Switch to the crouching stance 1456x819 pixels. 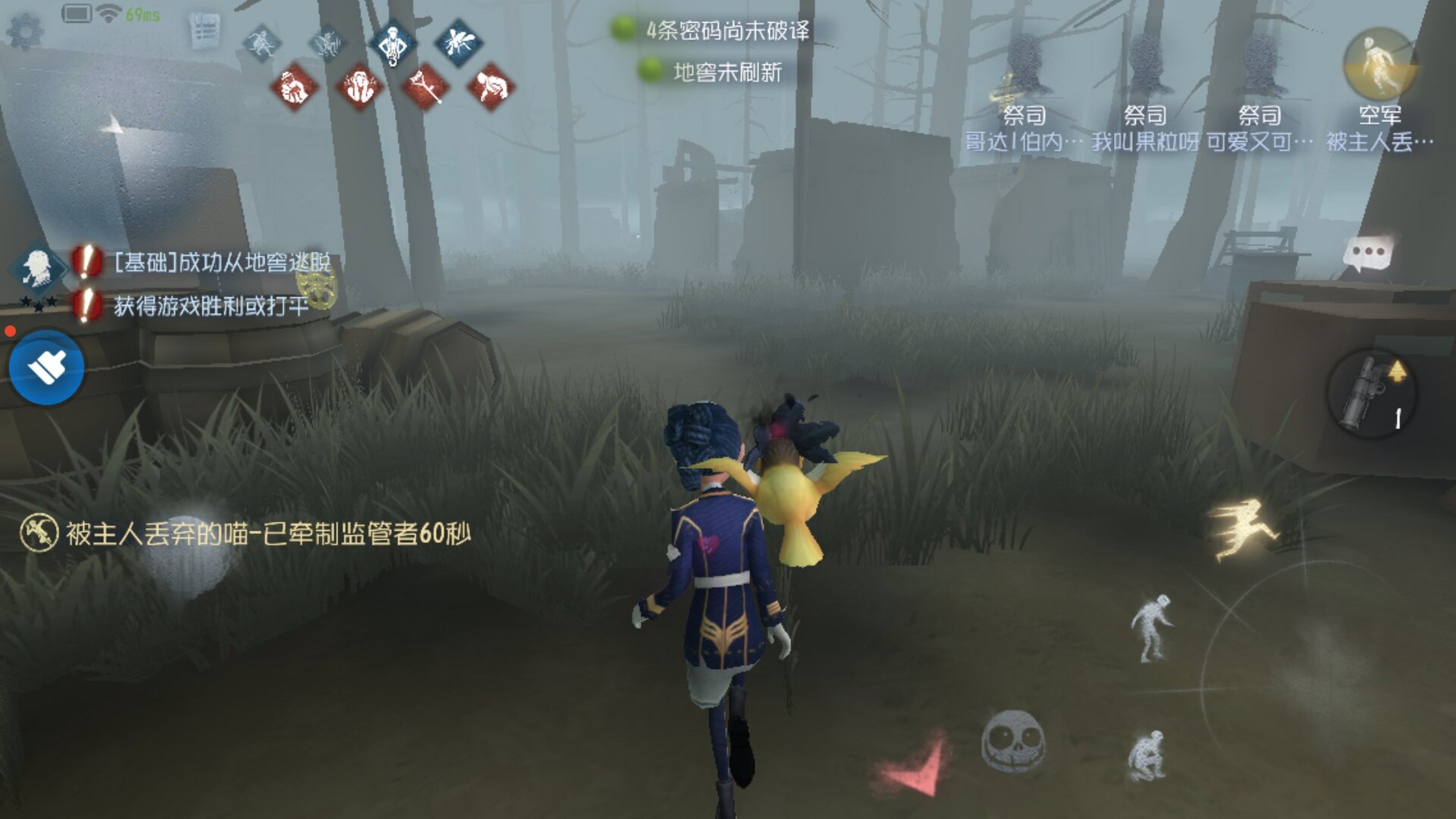coord(1146,755)
